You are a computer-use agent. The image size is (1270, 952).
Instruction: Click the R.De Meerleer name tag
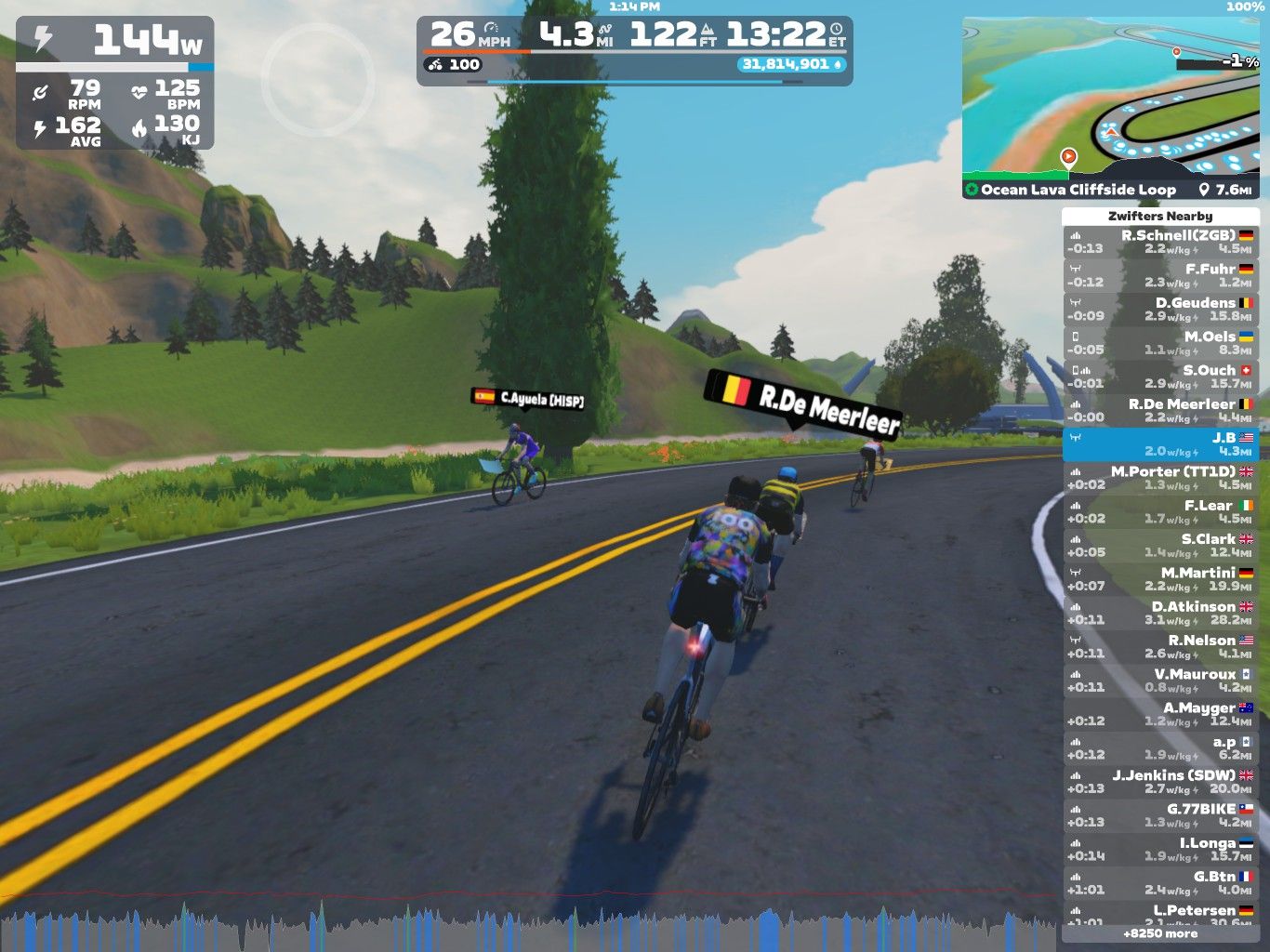click(x=804, y=403)
